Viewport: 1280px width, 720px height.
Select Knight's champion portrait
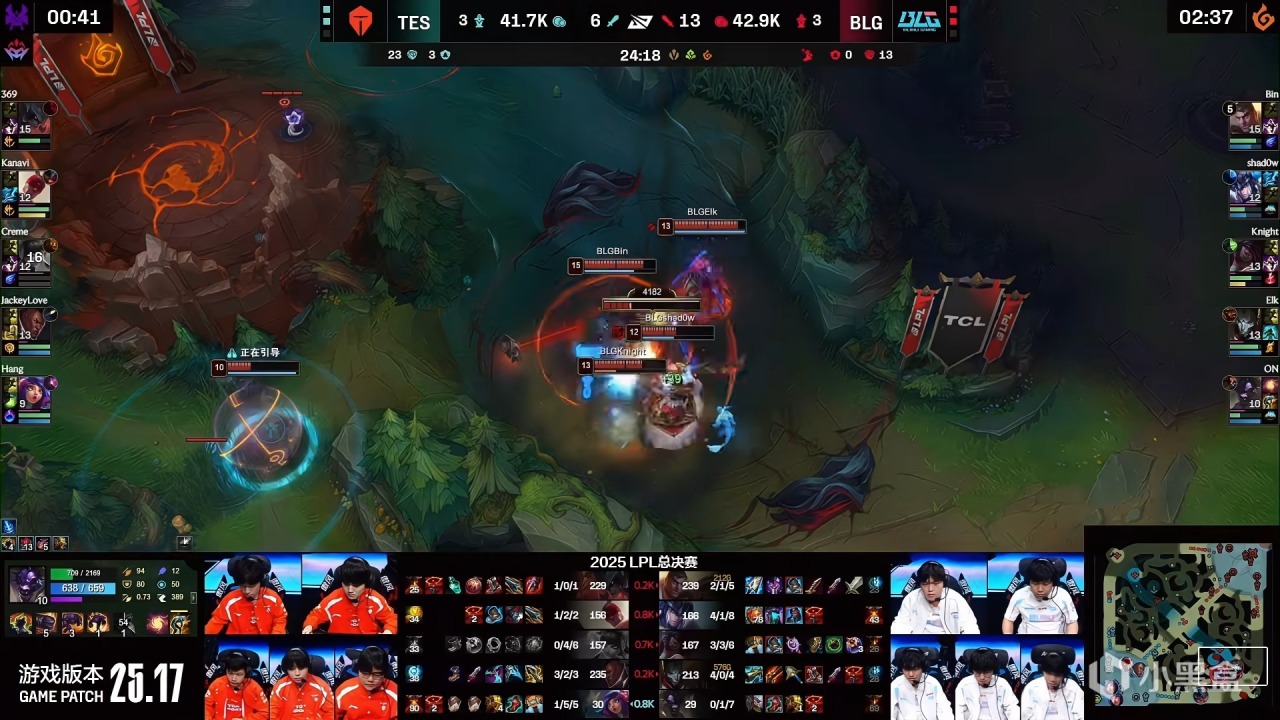point(1245,256)
